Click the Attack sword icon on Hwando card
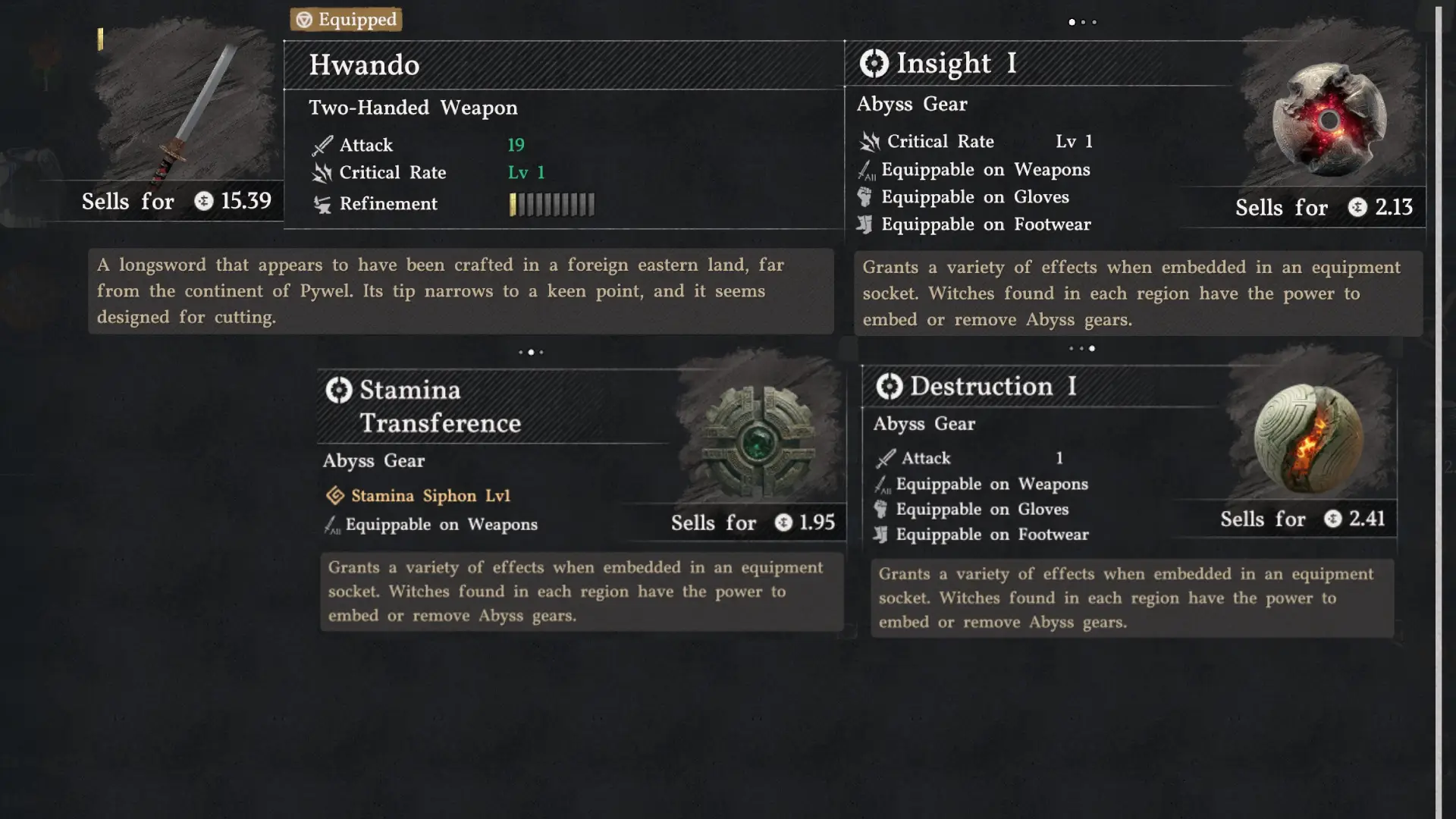The width and height of the screenshot is (1456, 819). 322,144
